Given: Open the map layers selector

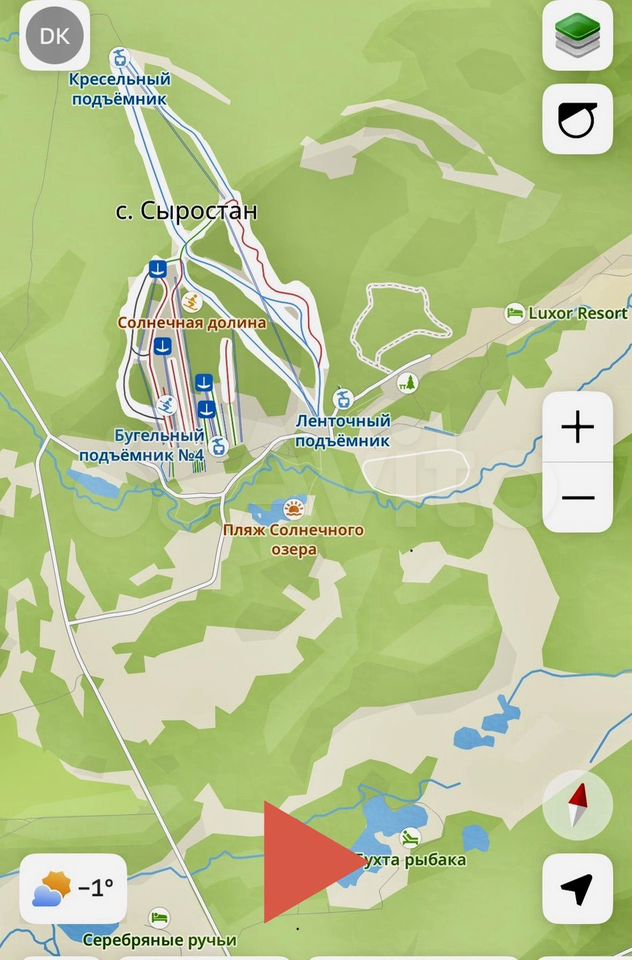Looking at the screenshot, I should [577, 37].
